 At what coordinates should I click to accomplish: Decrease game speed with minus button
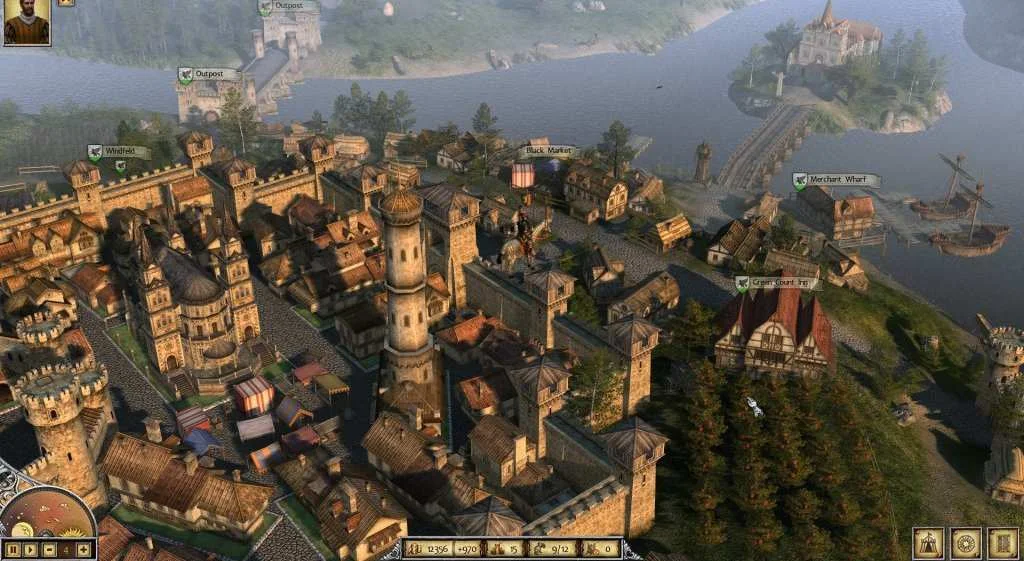pyautogui.click(x=48, y=549)
